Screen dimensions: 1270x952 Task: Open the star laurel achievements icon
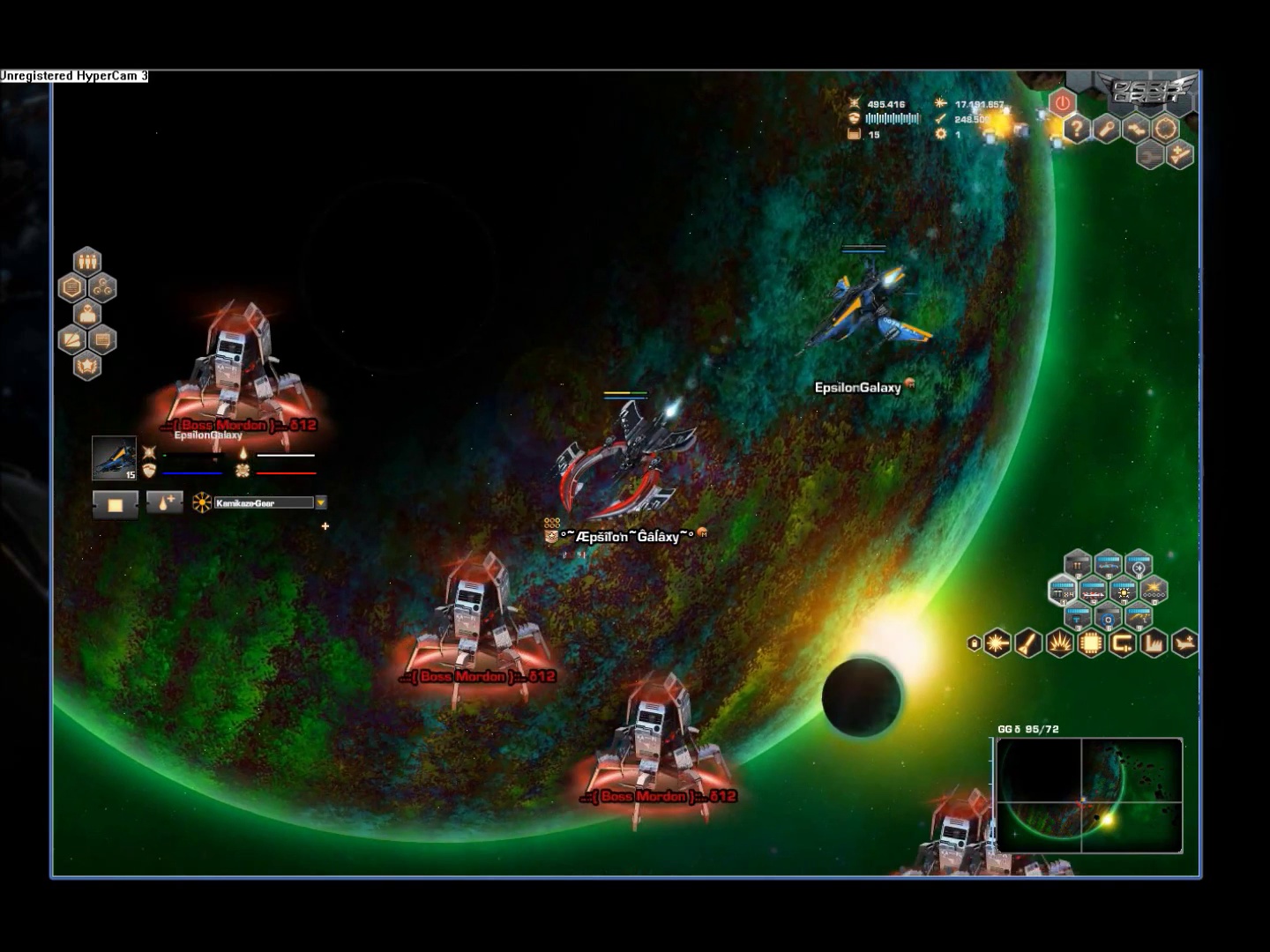click(86, 365)
